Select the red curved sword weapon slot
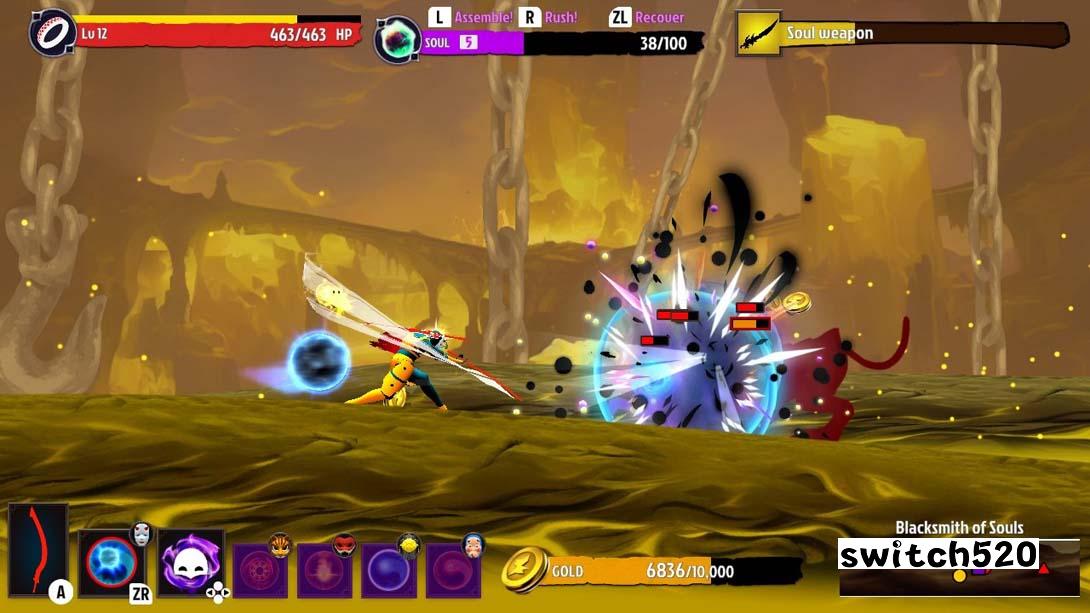 click(x=38, y=549)
